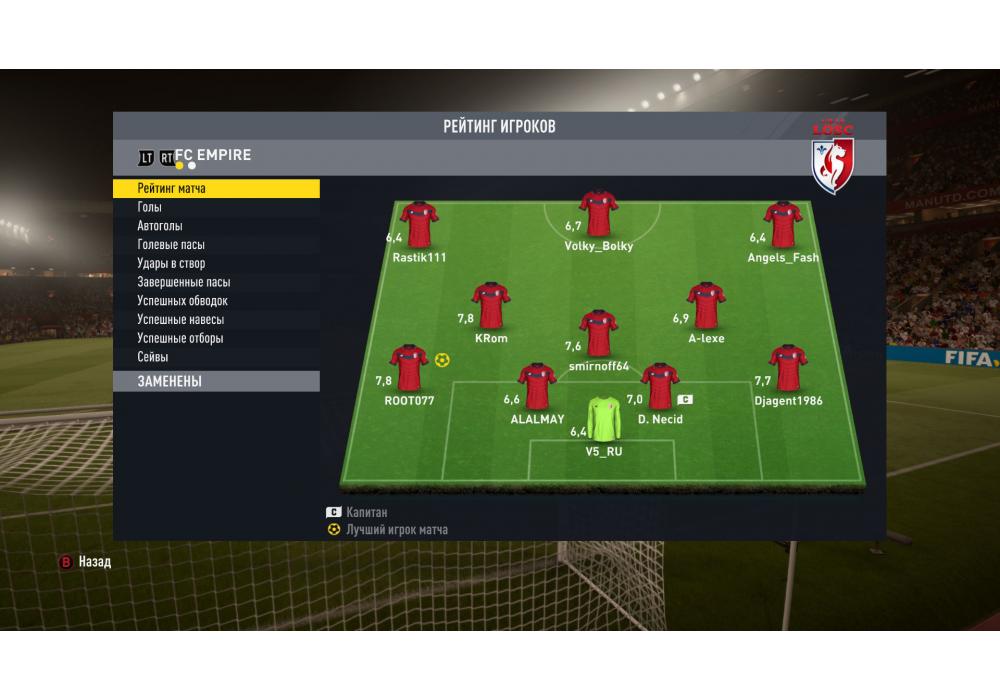Open the Автоголы stat list

[x=160, y=226]
